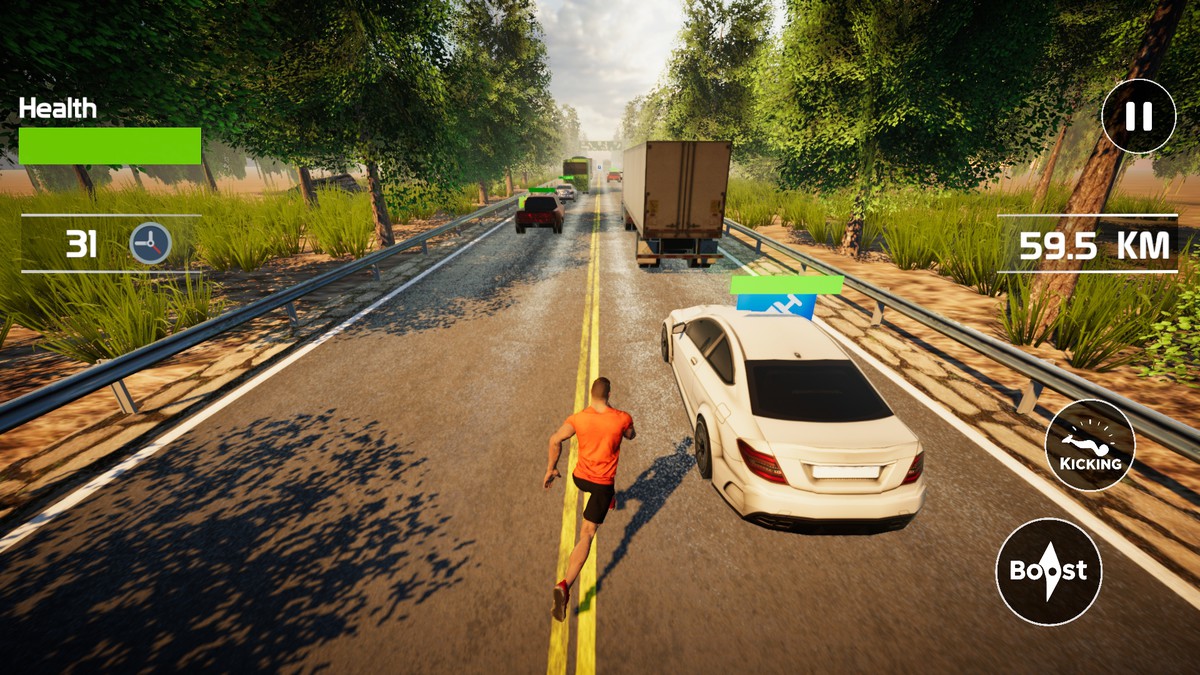Activate the Kicking action button

click(1090, 445)
